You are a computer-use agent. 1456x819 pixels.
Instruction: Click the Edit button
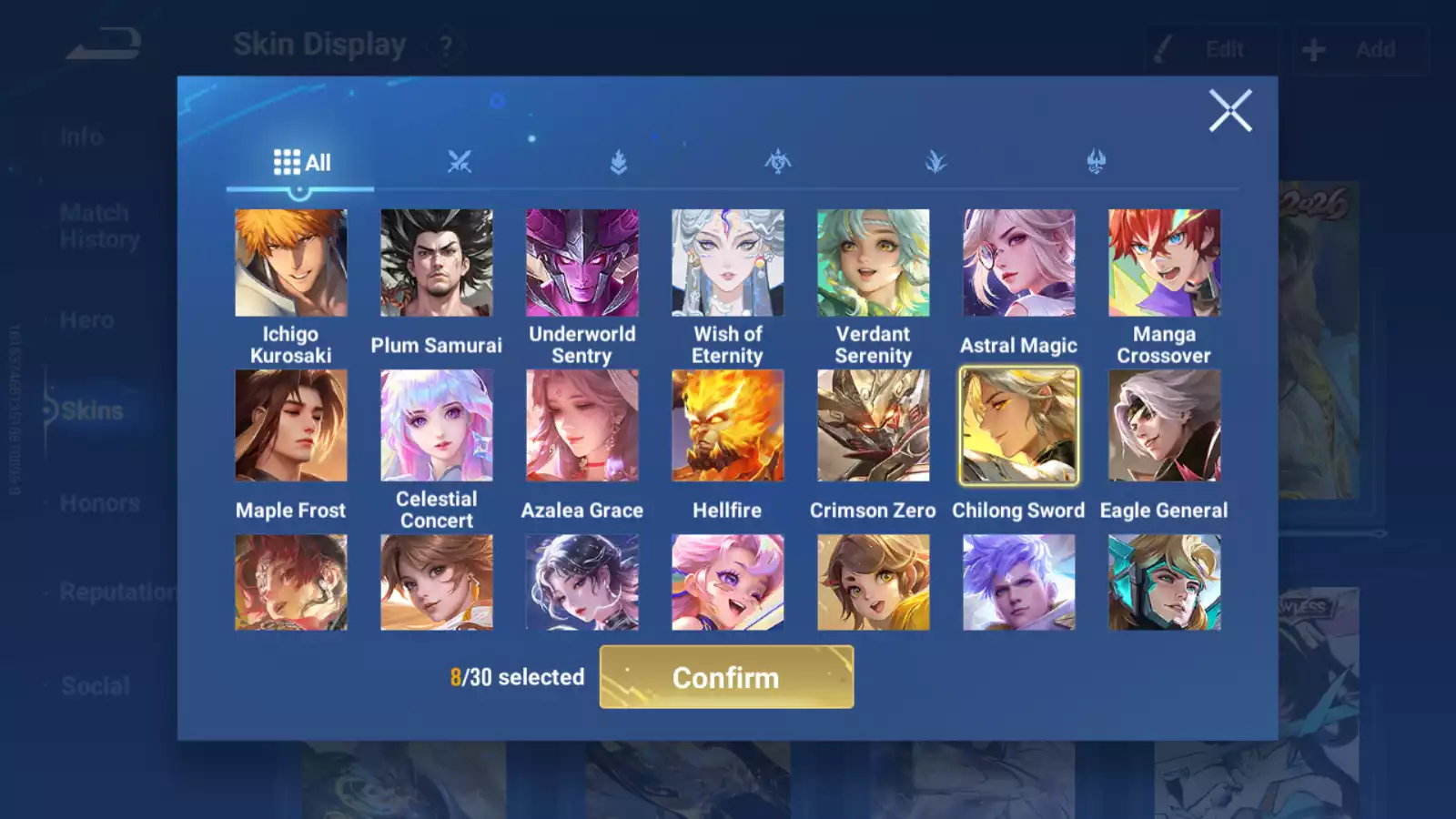pos(1210,49)
